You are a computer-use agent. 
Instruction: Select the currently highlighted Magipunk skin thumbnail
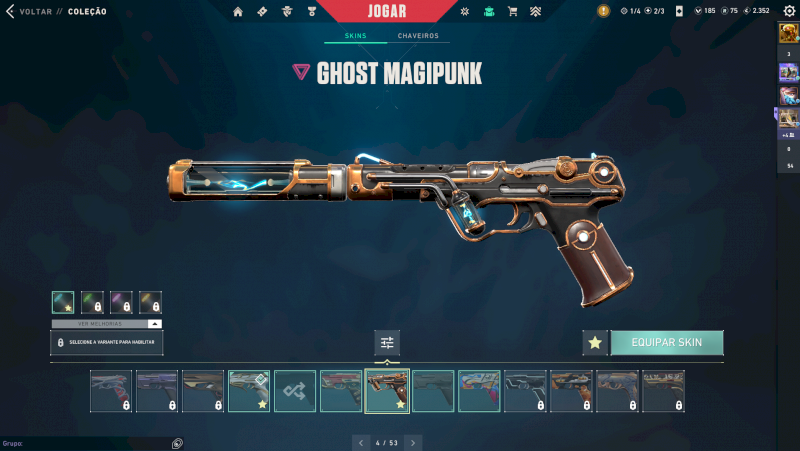tap(387, 391)
